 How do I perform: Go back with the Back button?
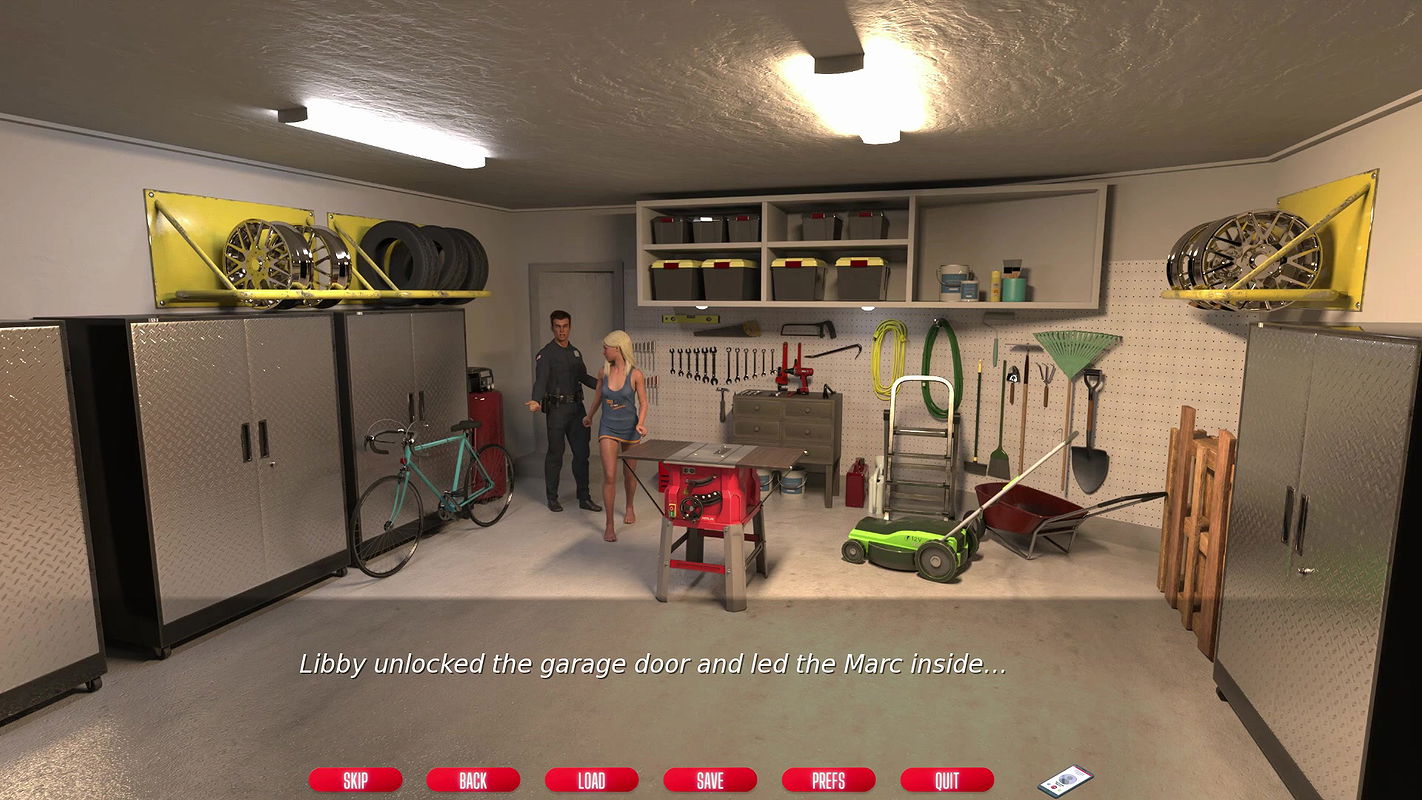473,780
